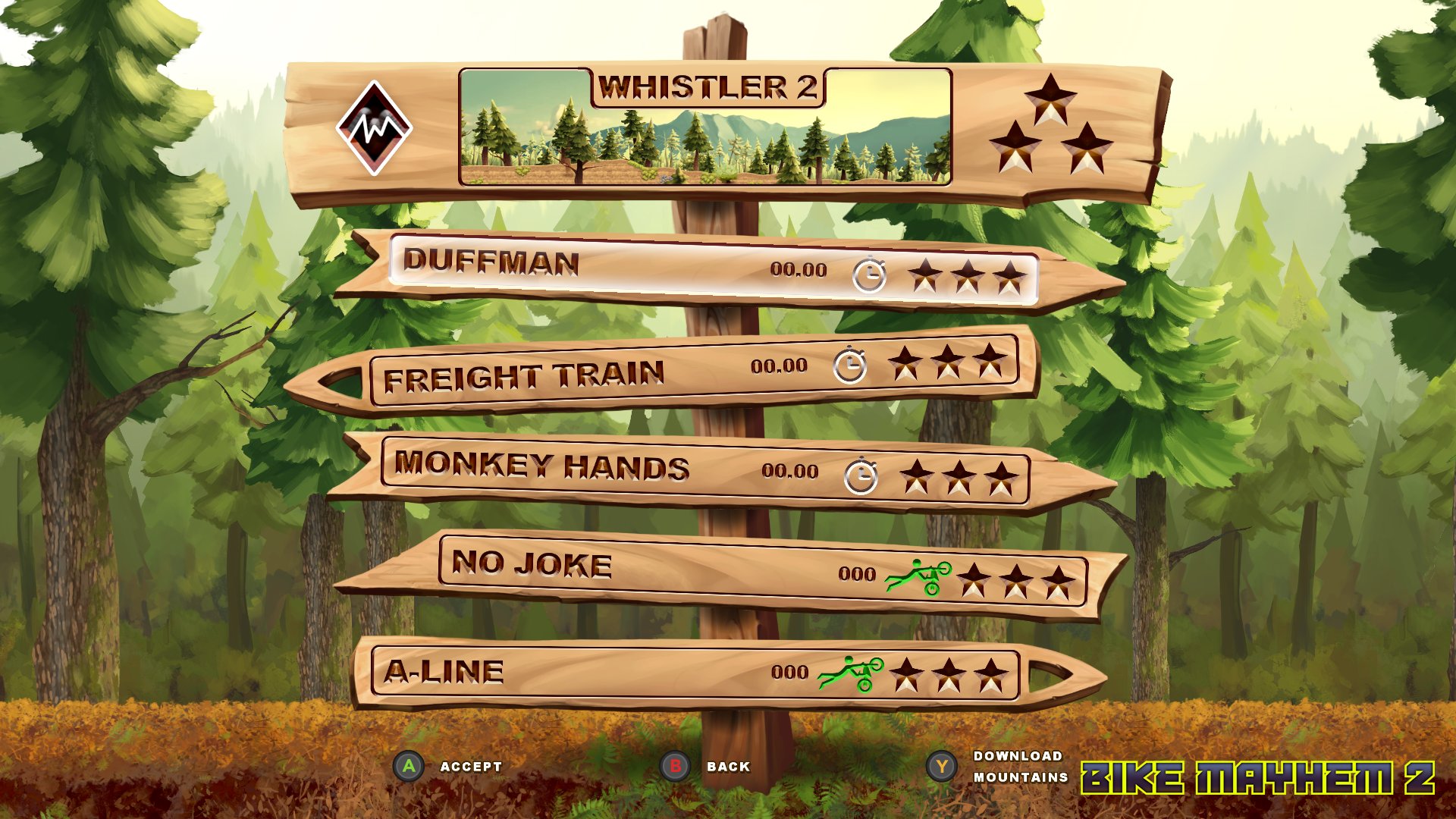Click the third star on Freight Train sign
This screenshot has height=819, width=1456.
992,364
